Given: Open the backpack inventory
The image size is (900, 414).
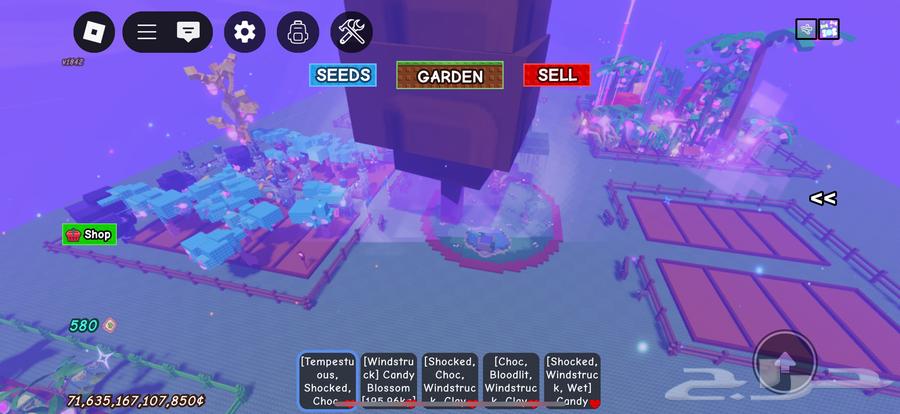Looking at the screenshot, I should click(x=297, y=32).
